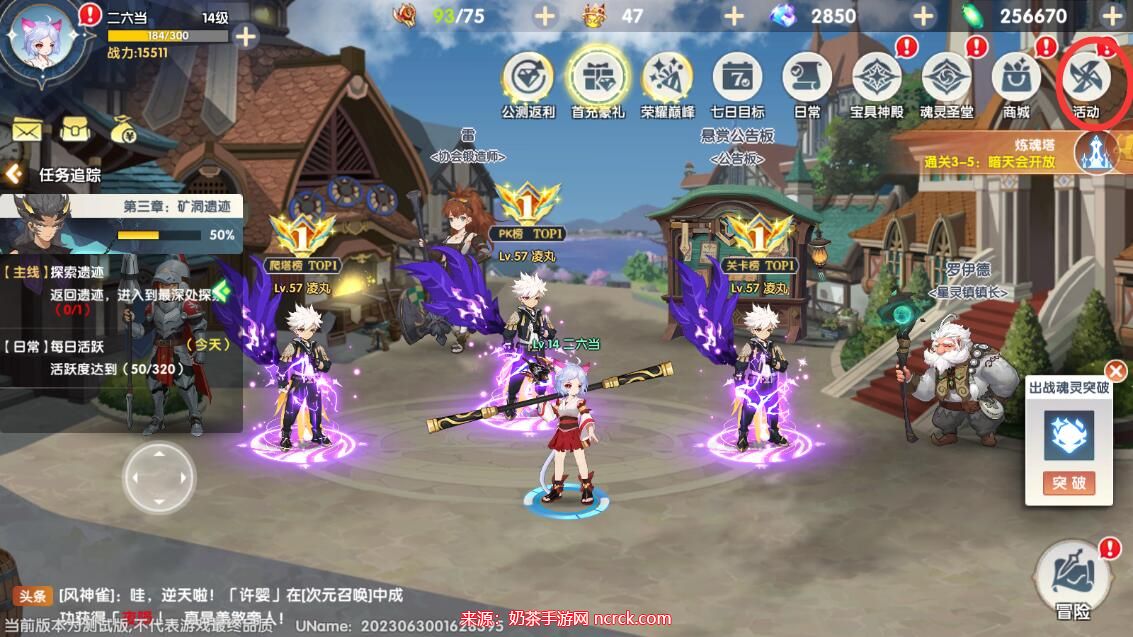1133x637 pixels.
Task: Close the 出战魂灵突破 popup
Action: (1115, 372)
